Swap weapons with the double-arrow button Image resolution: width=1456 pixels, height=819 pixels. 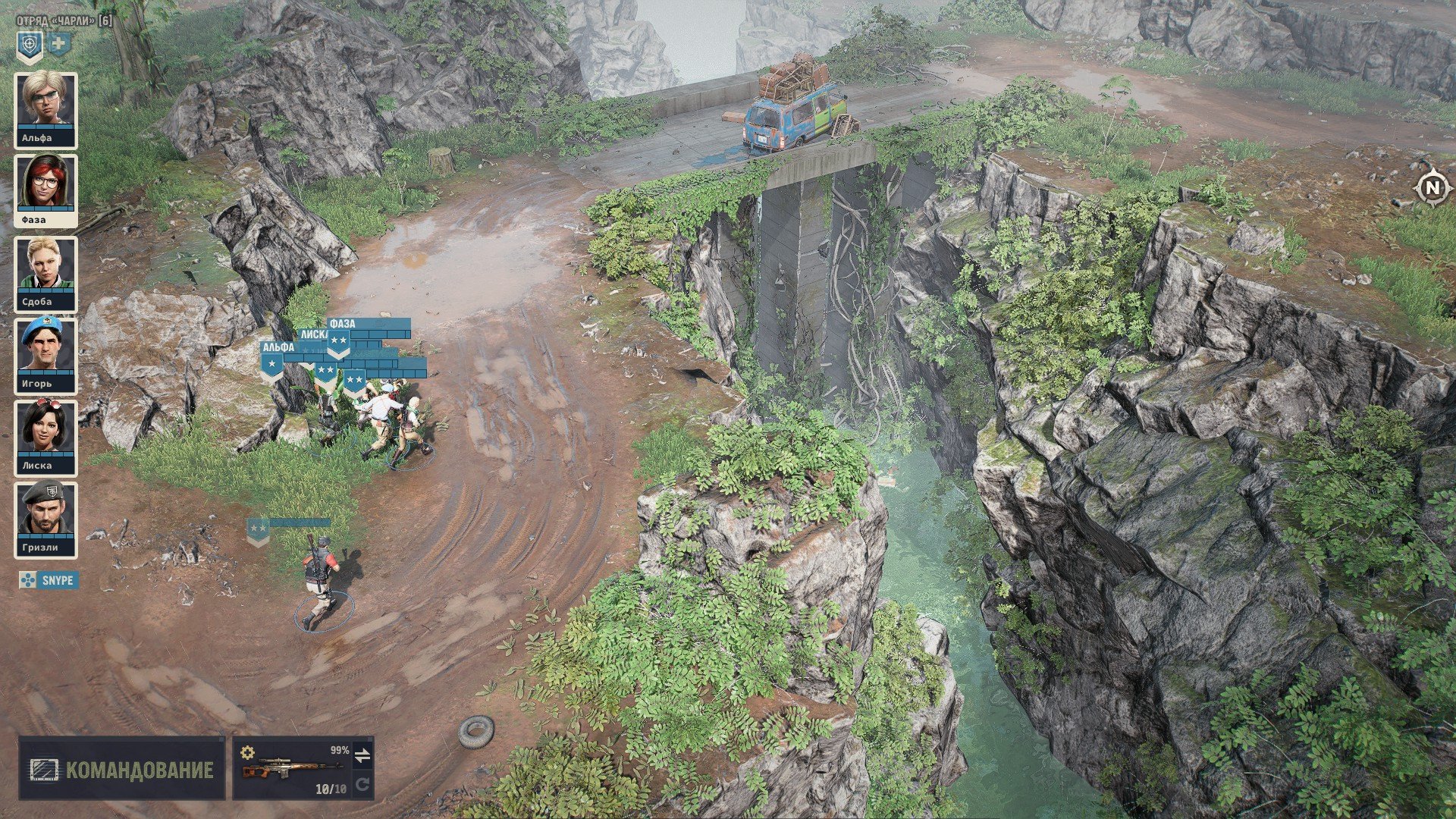(362, 755)
